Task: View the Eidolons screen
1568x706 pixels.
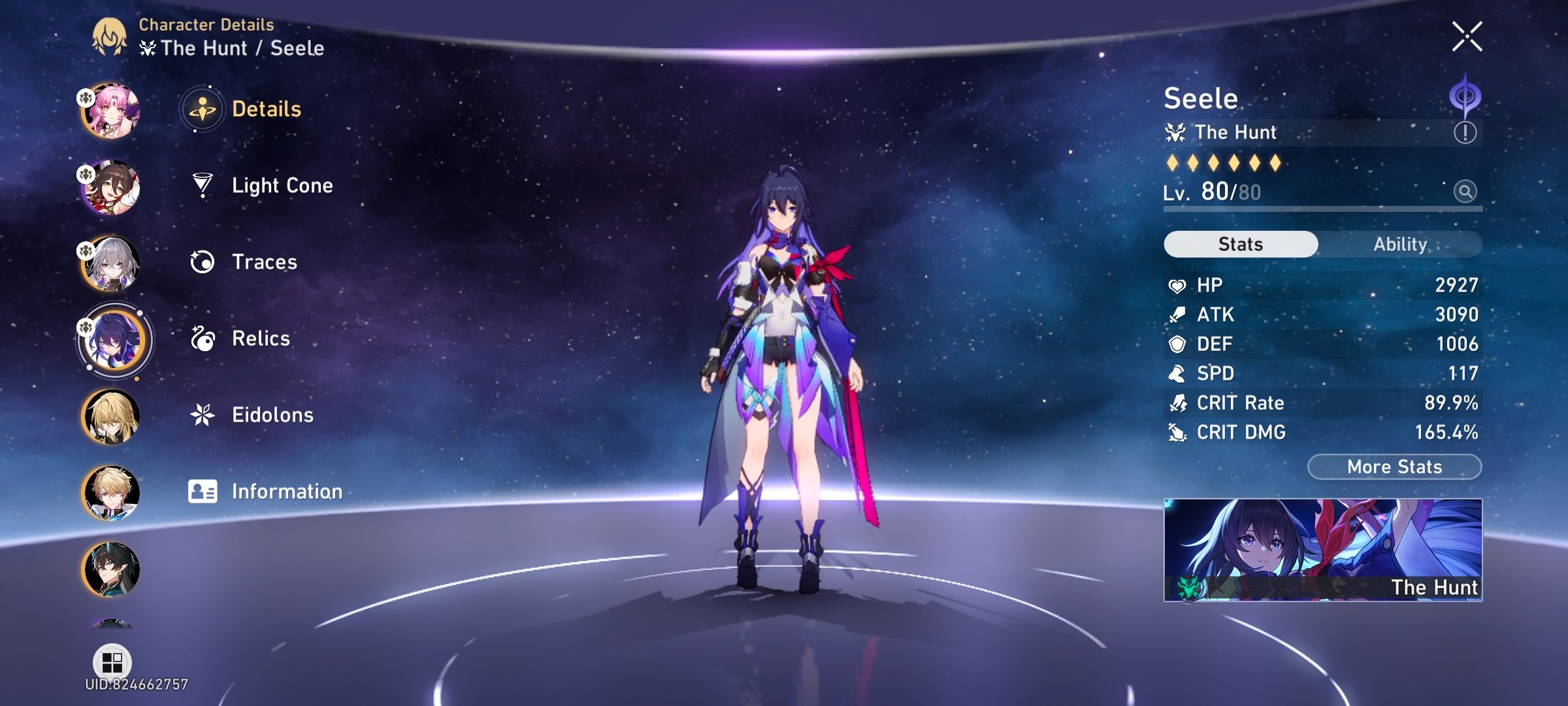Action: click(272, 414)
